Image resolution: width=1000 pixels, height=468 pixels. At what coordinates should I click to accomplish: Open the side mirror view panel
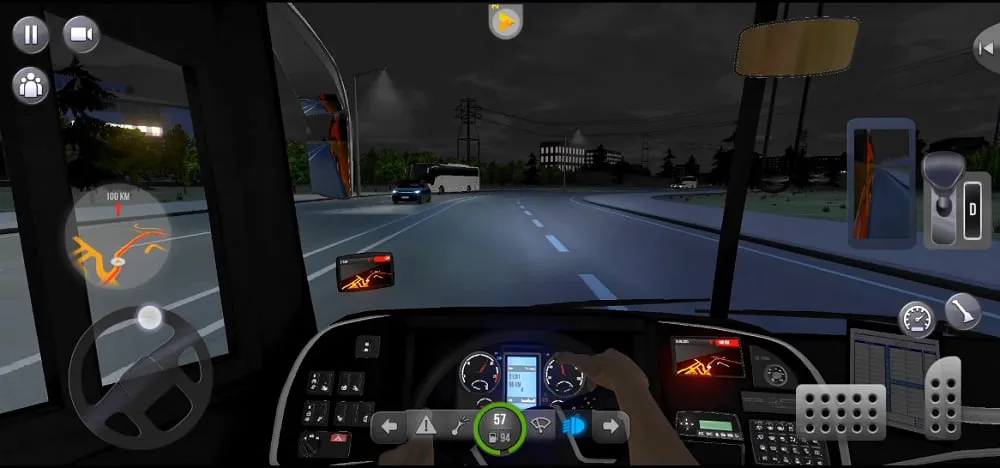click(881, 184)
